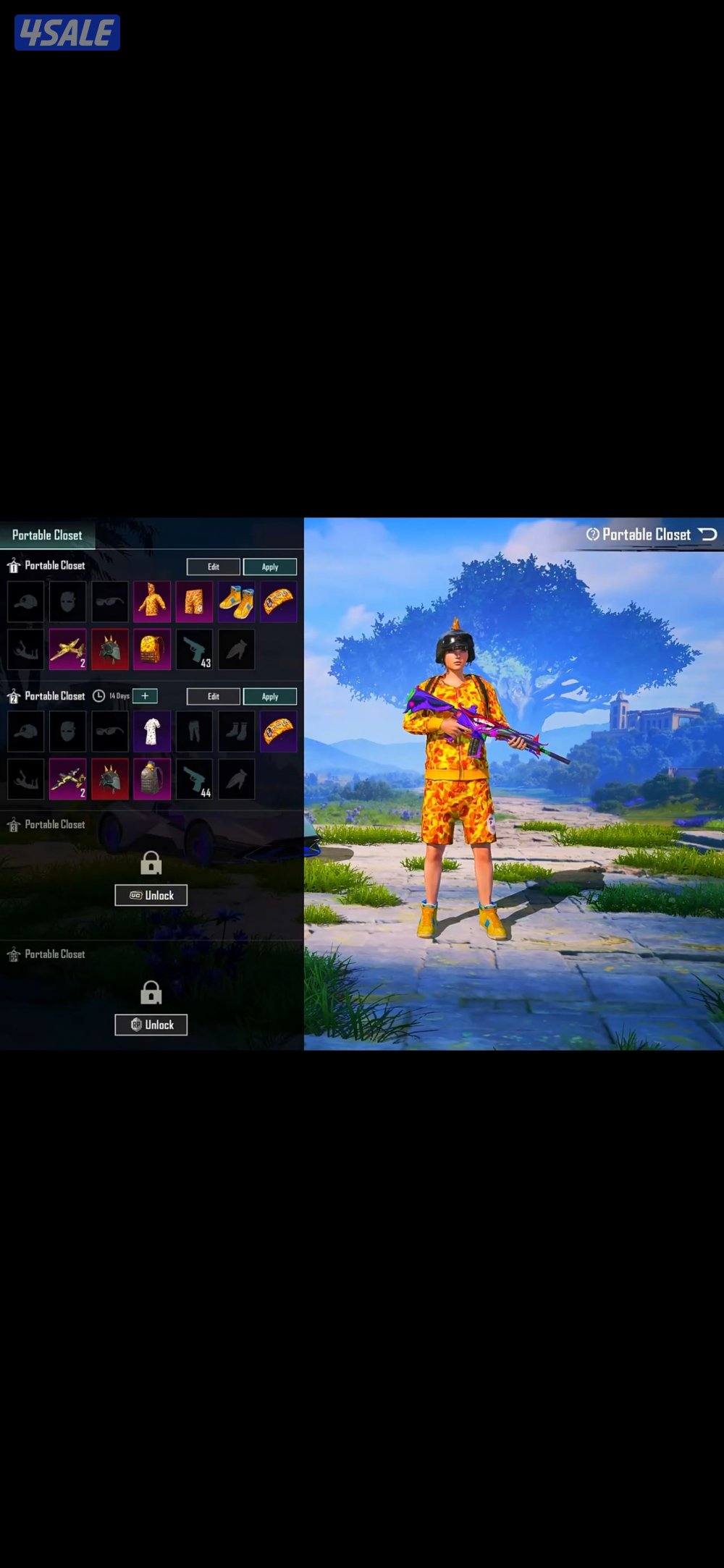Select the white t-shirt slot
Viewport: 724px width, 1568px height.
[152, 731]
